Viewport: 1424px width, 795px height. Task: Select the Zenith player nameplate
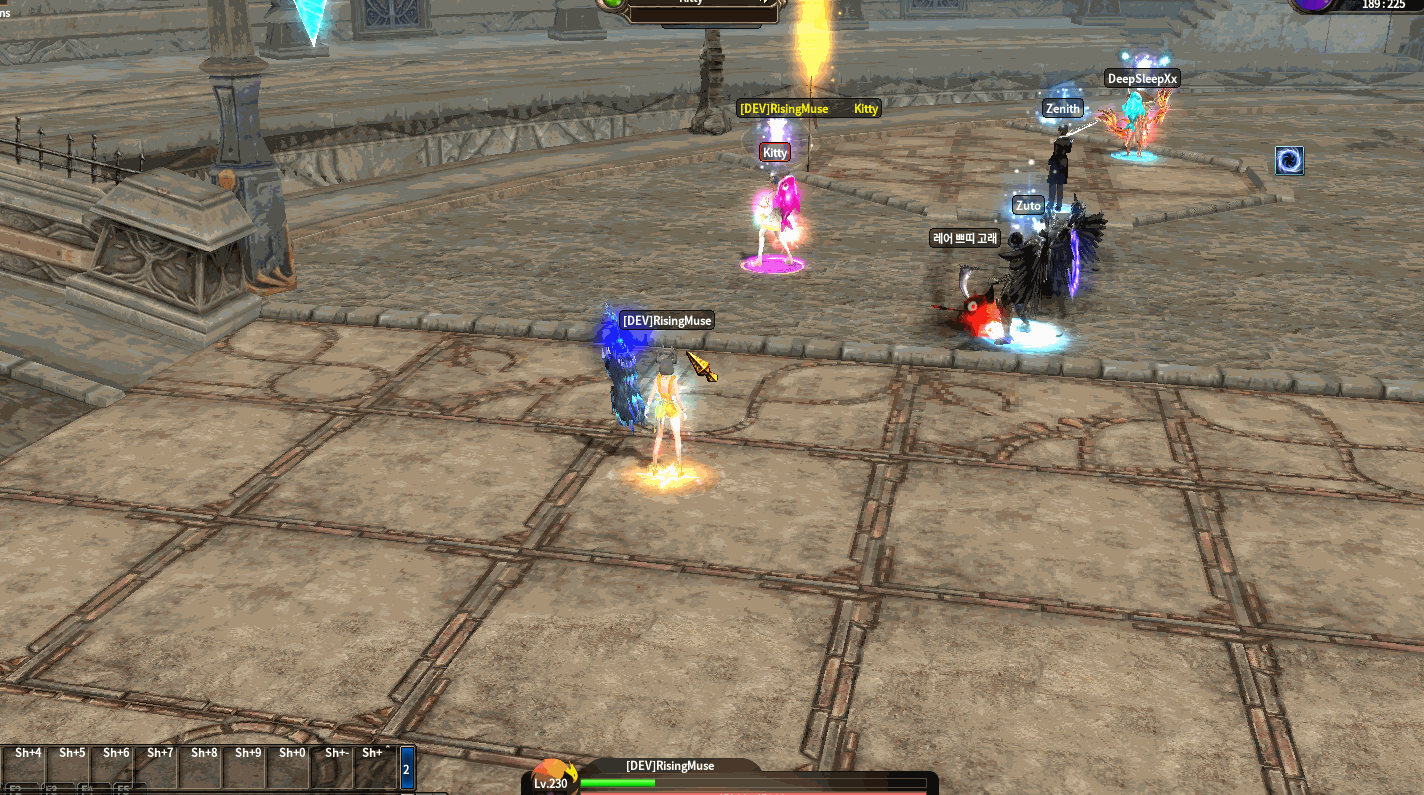pyautogui.click(x=1062, y=108)
